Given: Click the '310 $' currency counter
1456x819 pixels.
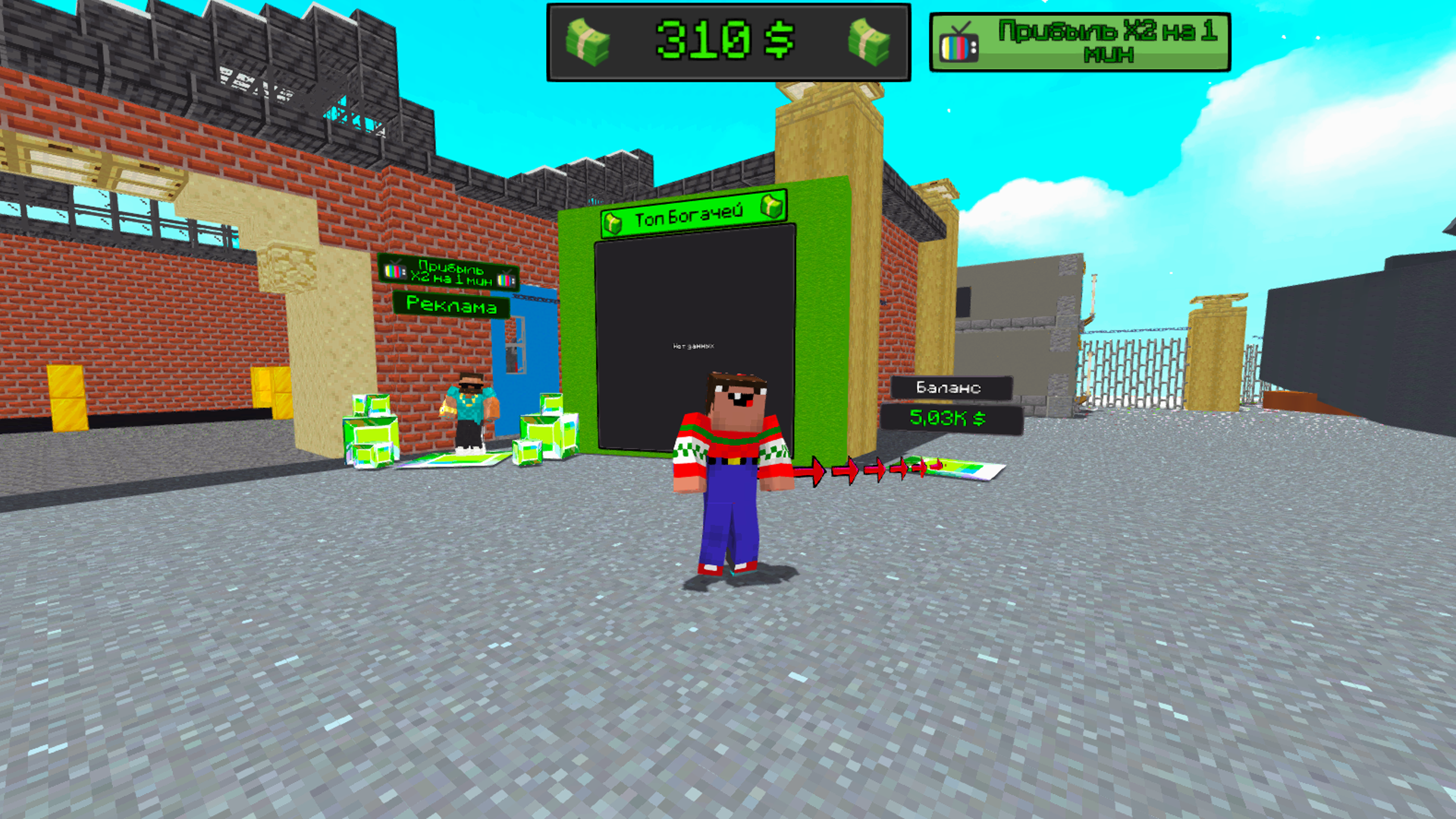Looking at the screenshot, I should [724, 43].
